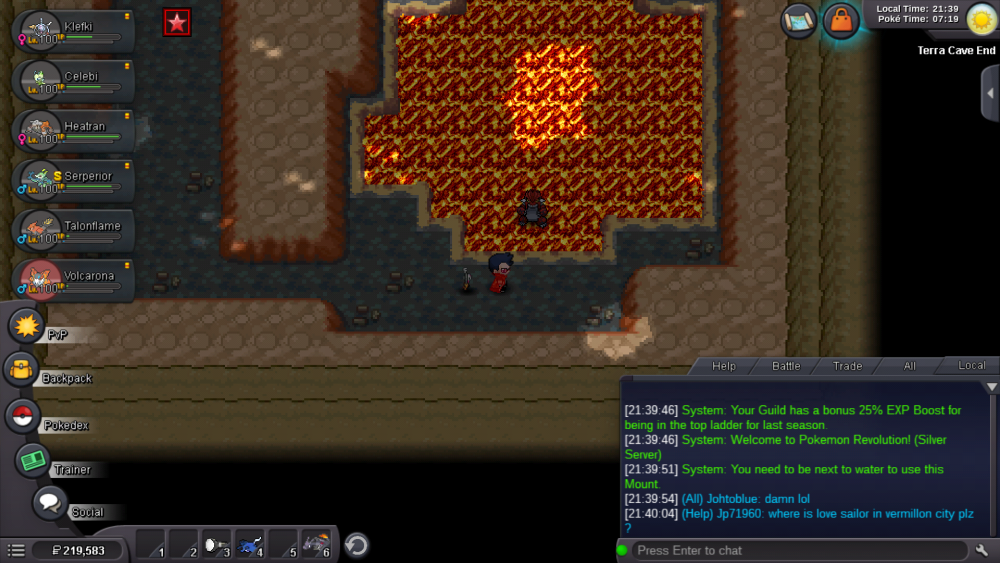This screenshot has width=1000, height=563.
Task: Click the hotbar refresh arrow button
Action: click(357, 545)
